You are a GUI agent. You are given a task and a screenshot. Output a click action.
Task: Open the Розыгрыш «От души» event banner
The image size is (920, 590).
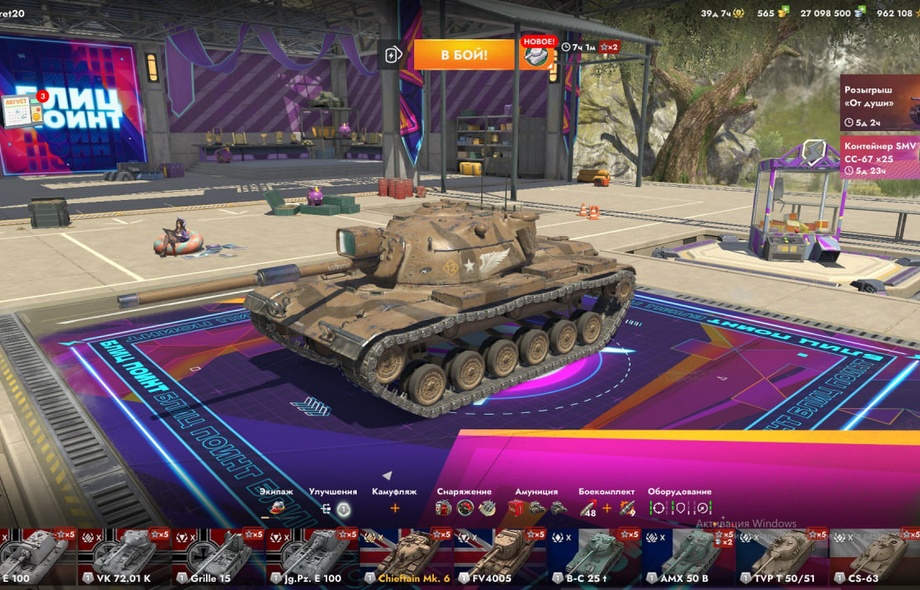pyautogui.click(x=880, y=101)
